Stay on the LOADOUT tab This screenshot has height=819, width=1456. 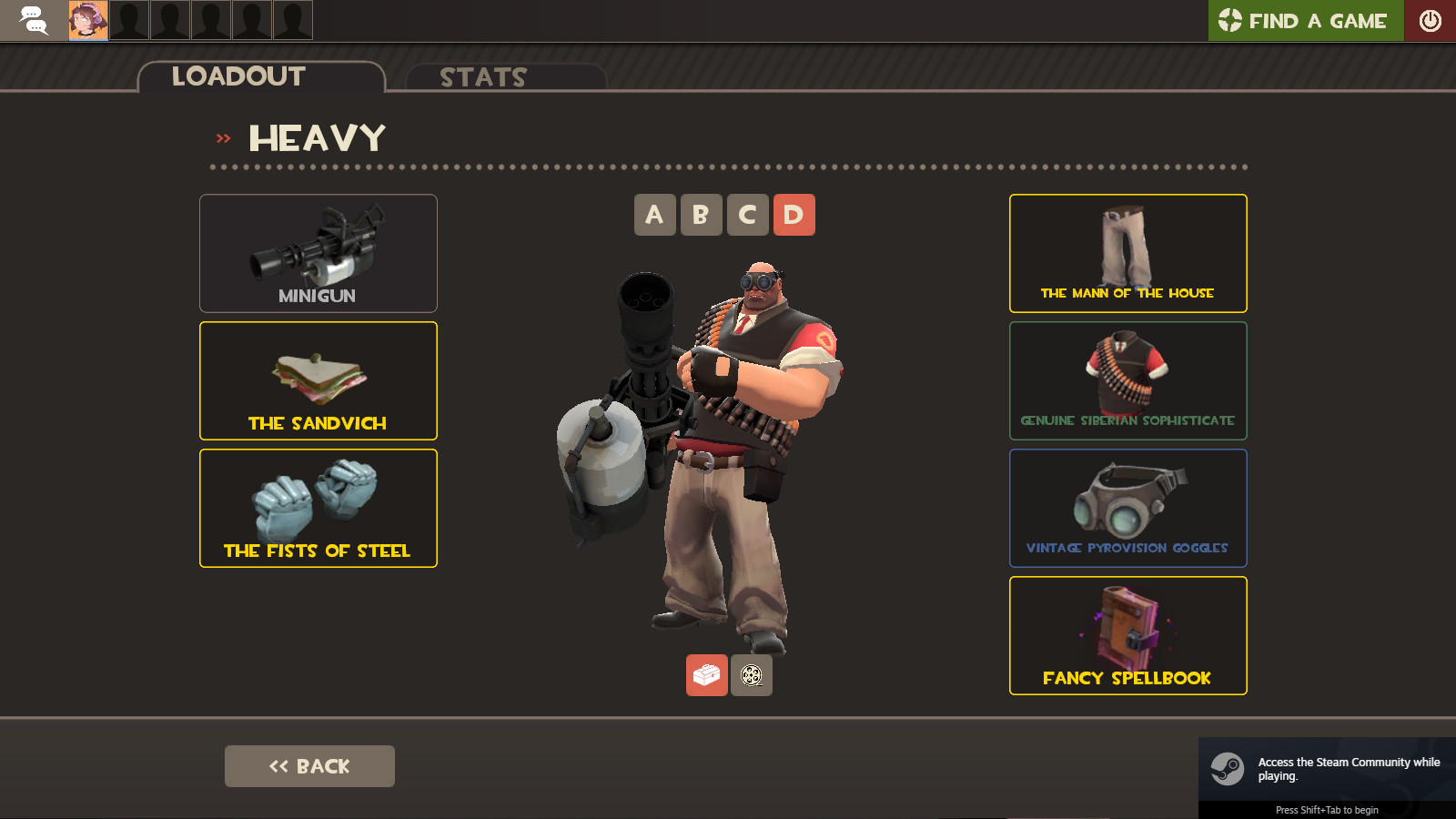(238, 76)
